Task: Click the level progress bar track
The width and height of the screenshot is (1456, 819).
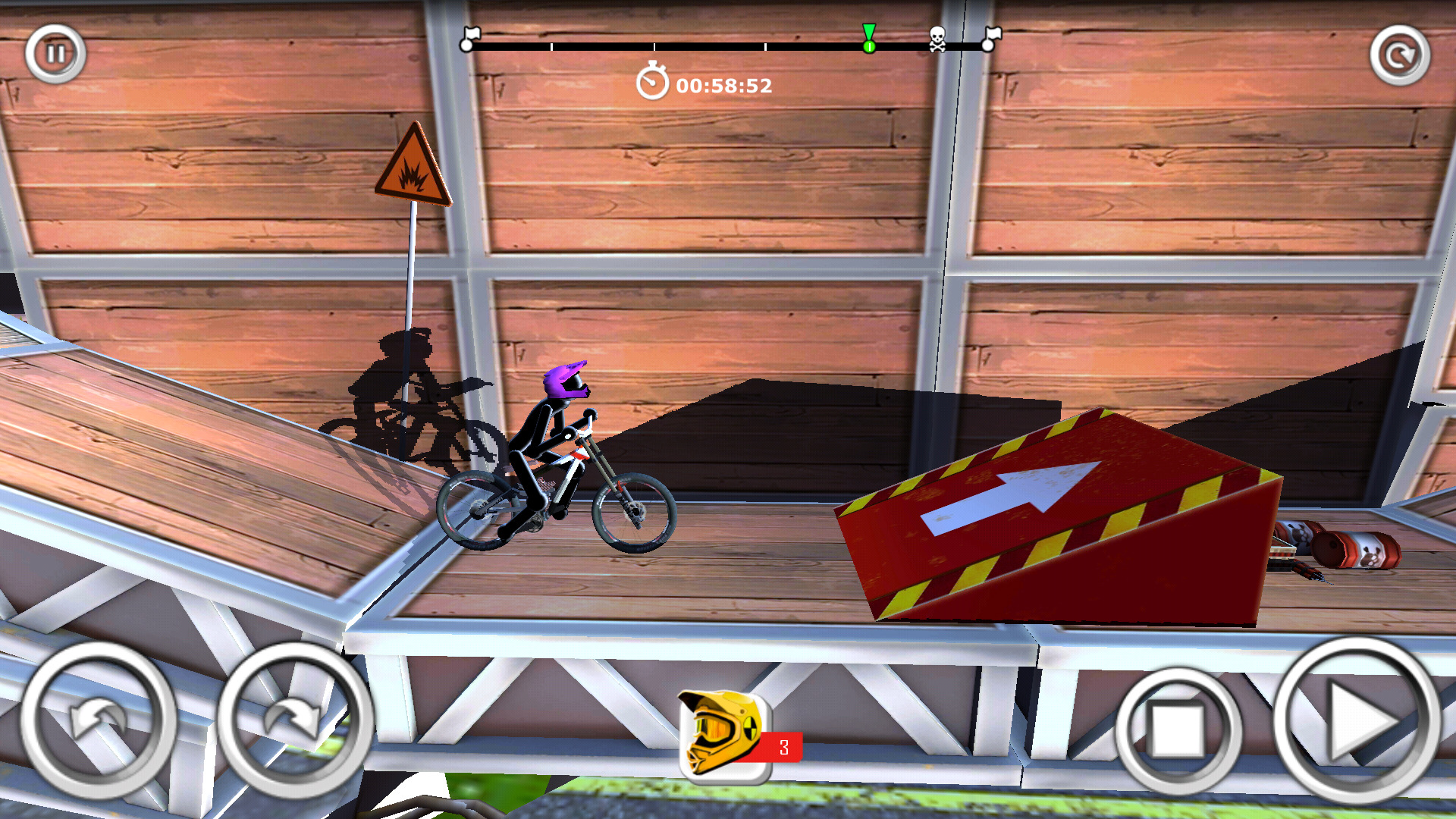Action: tap(682, 44)
